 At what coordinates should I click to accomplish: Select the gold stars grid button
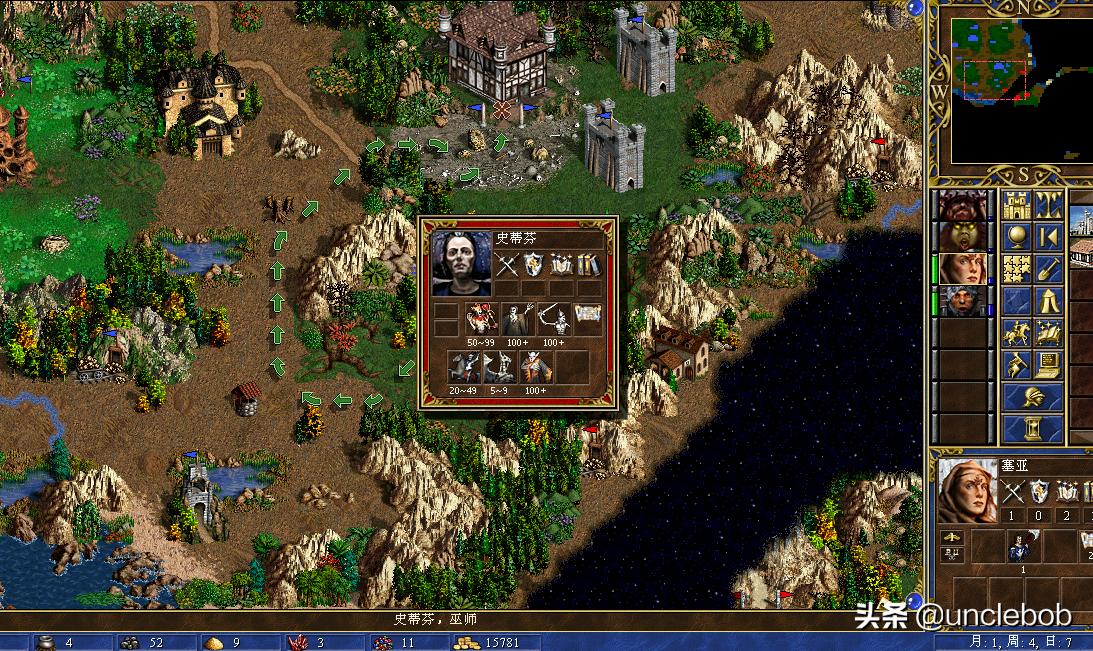click(1016, 270)
